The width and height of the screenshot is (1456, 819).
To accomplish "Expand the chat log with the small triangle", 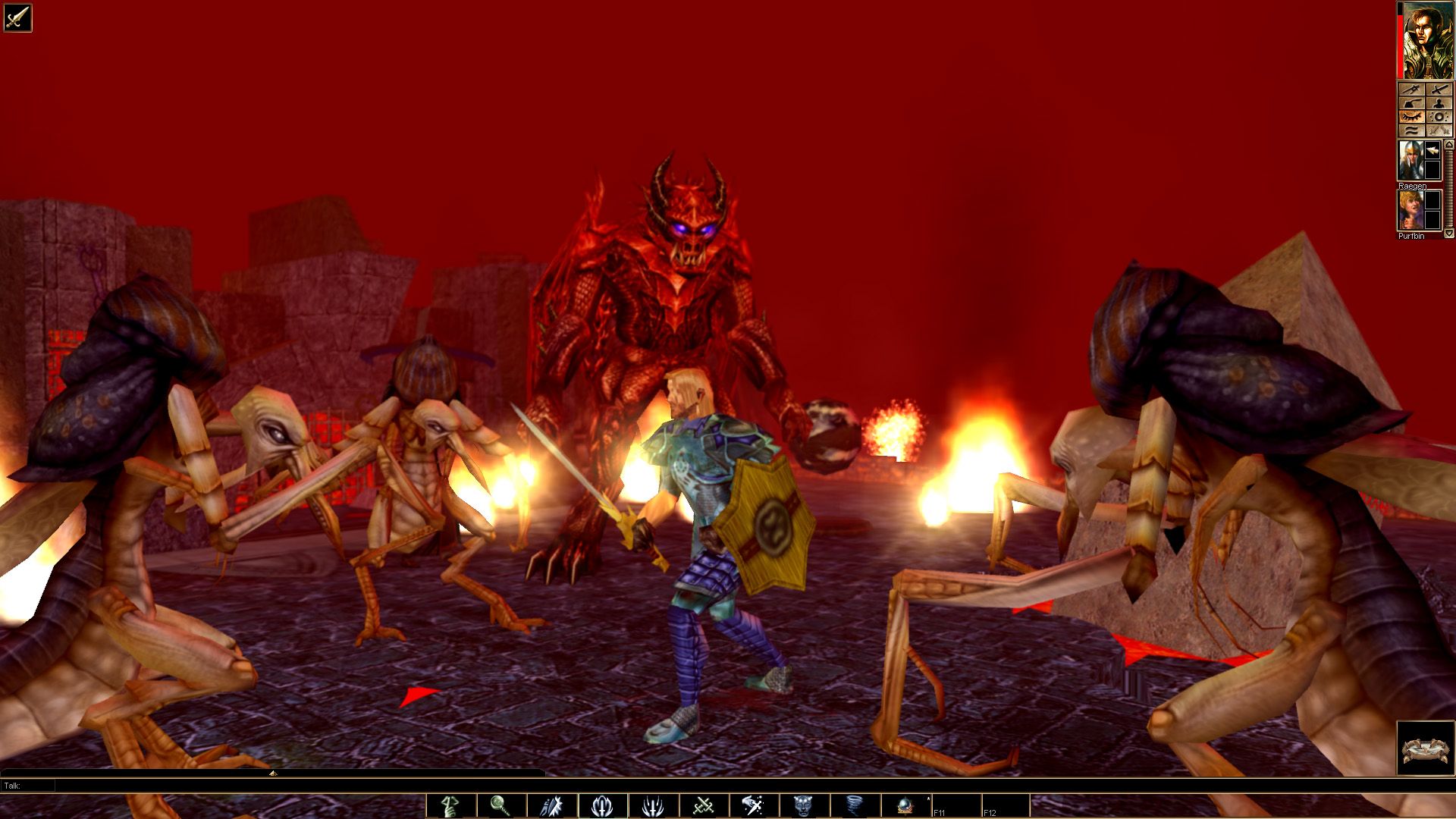I will [271, 775].
